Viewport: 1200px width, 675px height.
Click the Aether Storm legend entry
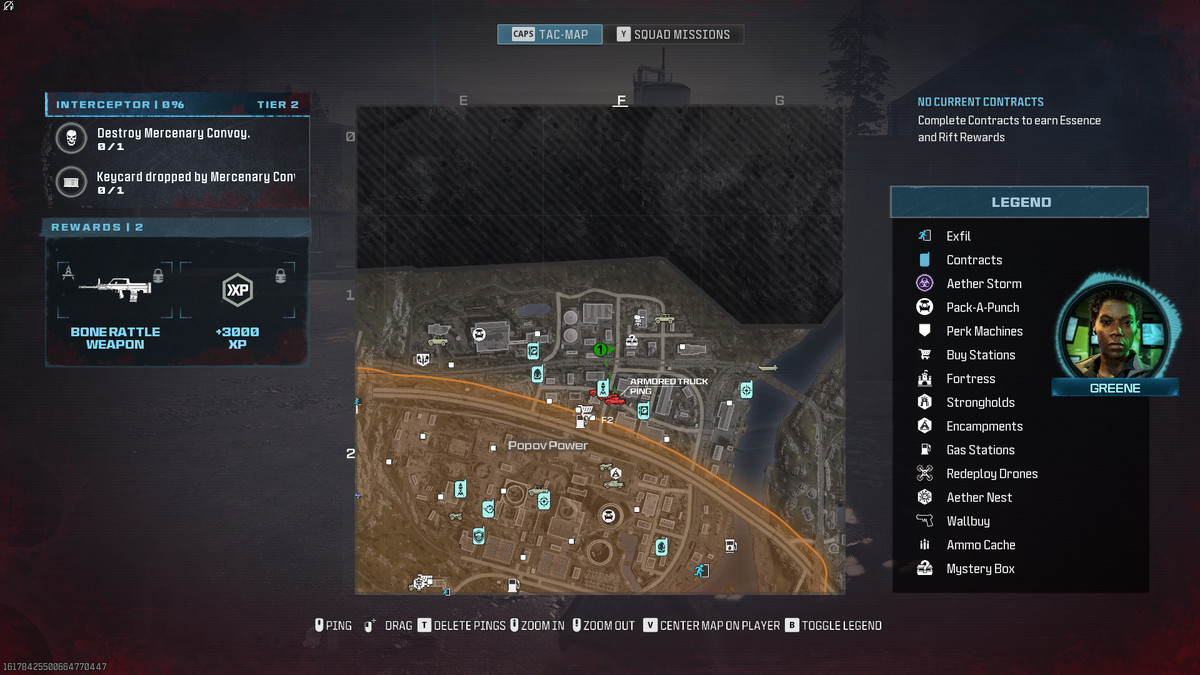pyautogui.click(x=983, y=284)
